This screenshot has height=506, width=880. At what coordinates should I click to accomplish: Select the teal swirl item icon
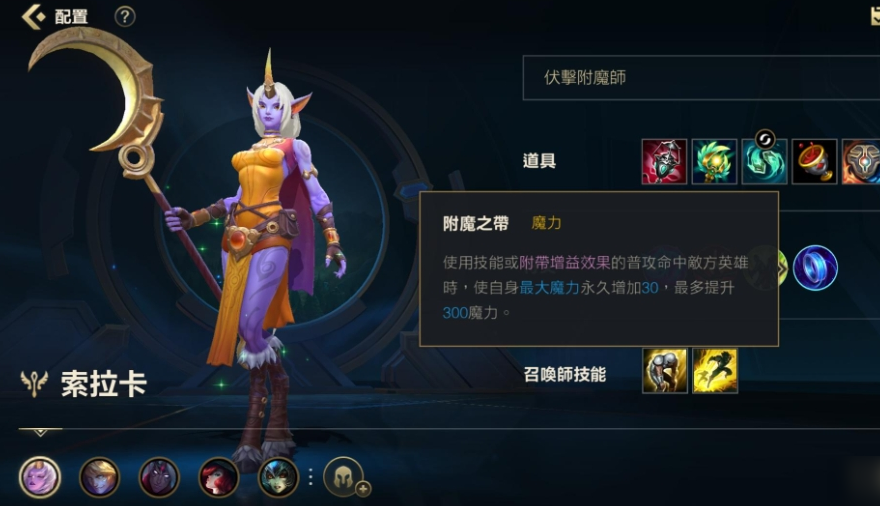pyautogui.click(x=764, y=161)
